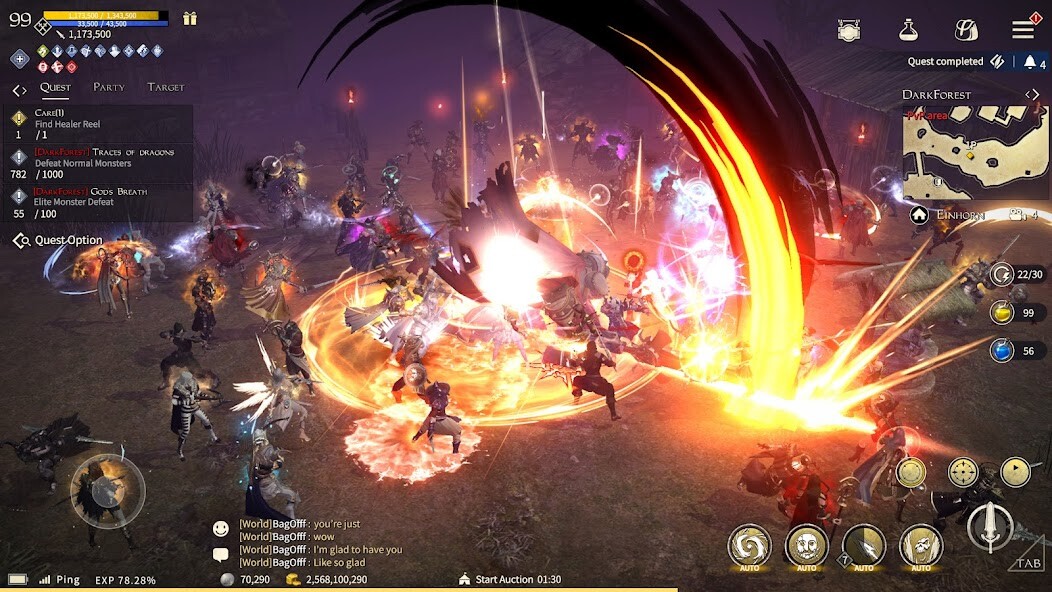Use the swirling vortex skill
Image resolution: width=1052 pixels, height=592 pixels.
point(749,546)
